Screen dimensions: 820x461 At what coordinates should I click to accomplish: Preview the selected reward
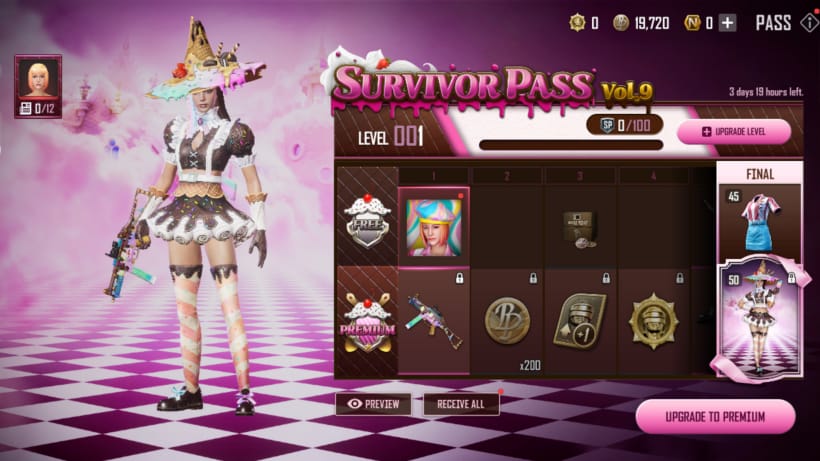(373, 404)
